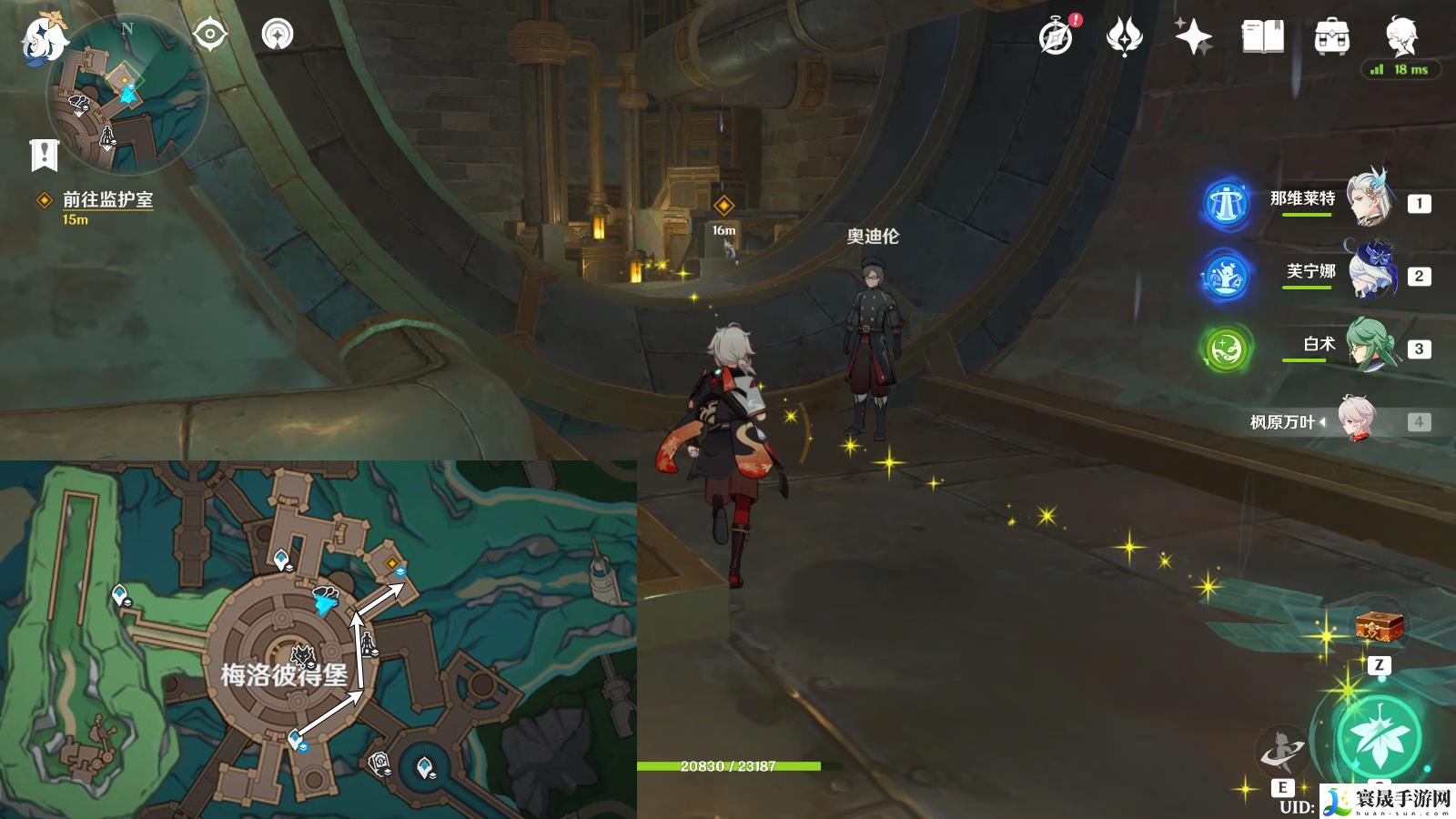This screenshot has width=1456, height=819.
Task: Click the 寰晟手游网 watermark logo
Action: point(1389,801)
